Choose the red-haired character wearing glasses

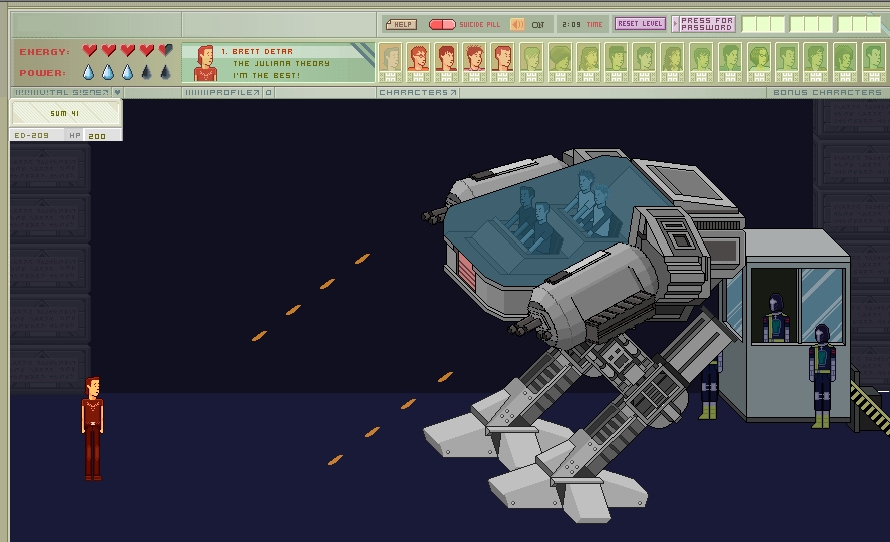coord(418,60)
